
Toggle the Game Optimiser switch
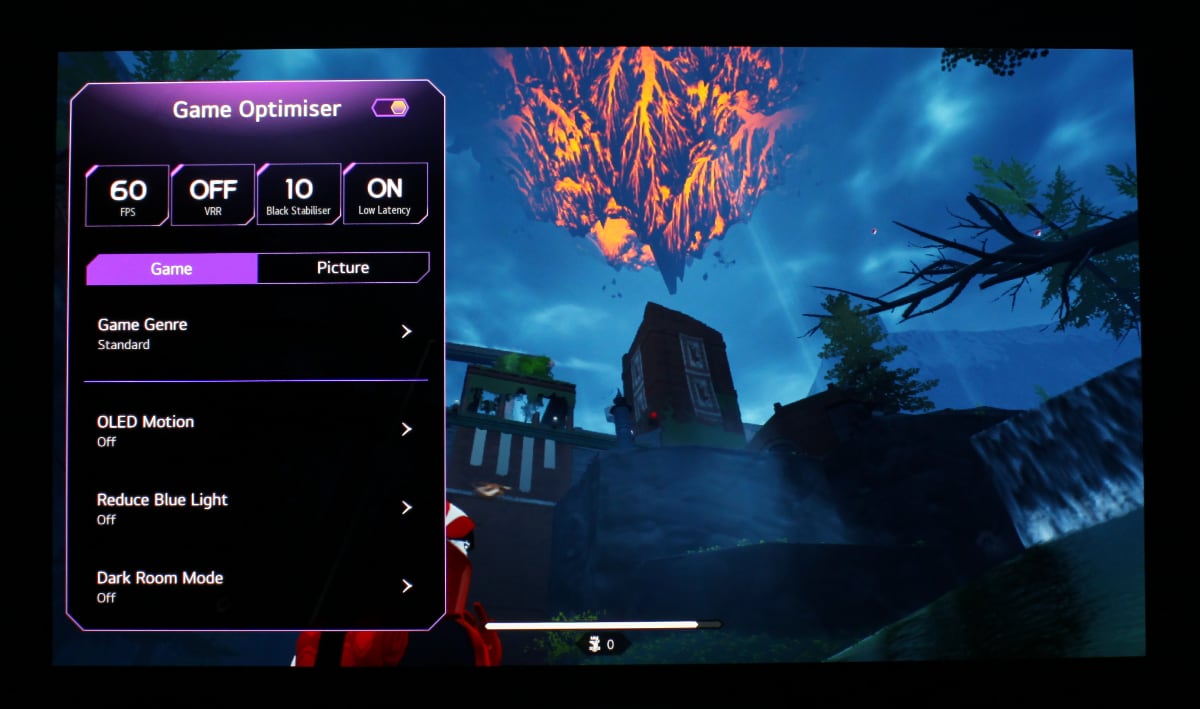pos(390,108)
